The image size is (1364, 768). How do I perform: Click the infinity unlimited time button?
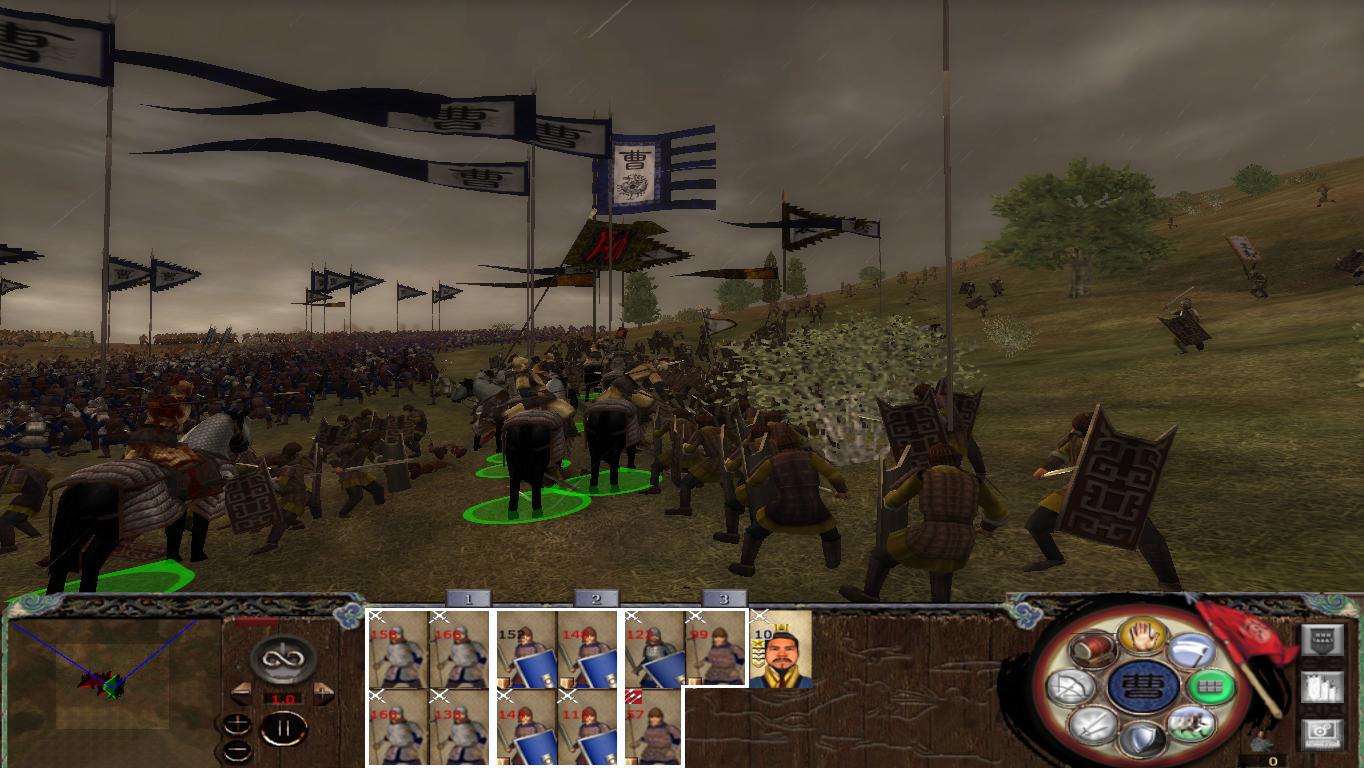point(283,660)
